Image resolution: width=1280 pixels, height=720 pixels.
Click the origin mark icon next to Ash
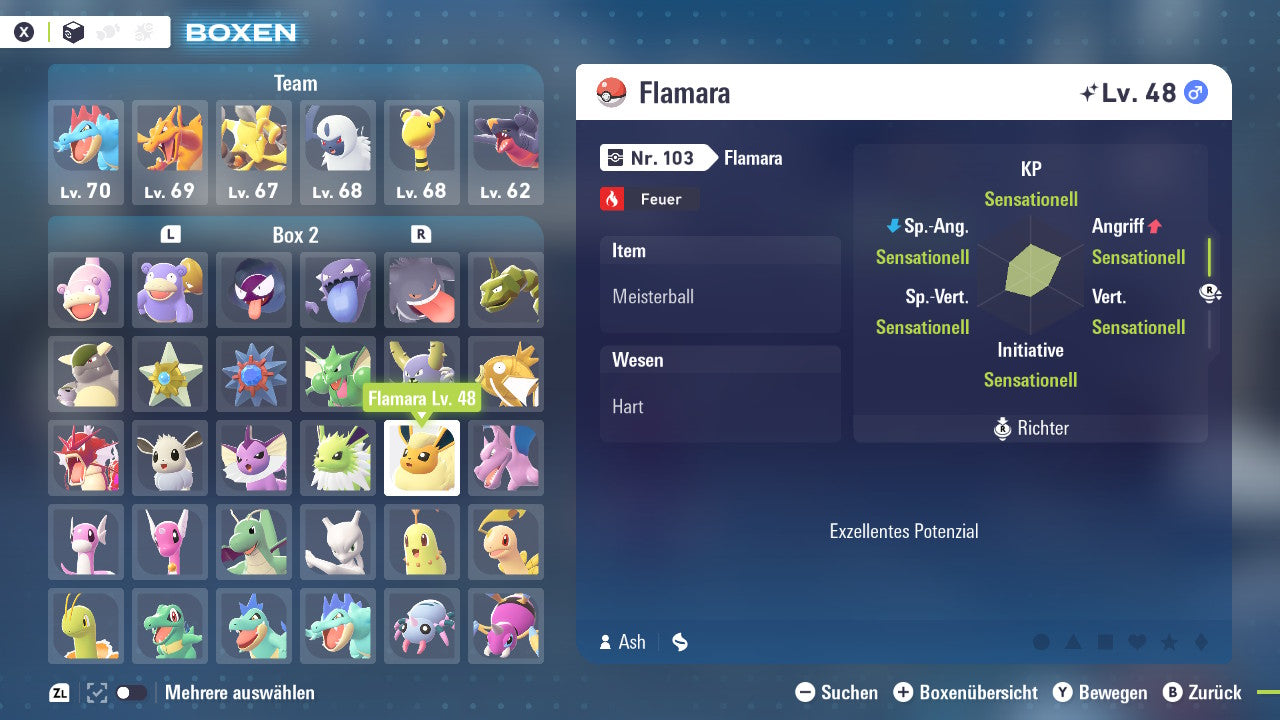coord(679,643)
